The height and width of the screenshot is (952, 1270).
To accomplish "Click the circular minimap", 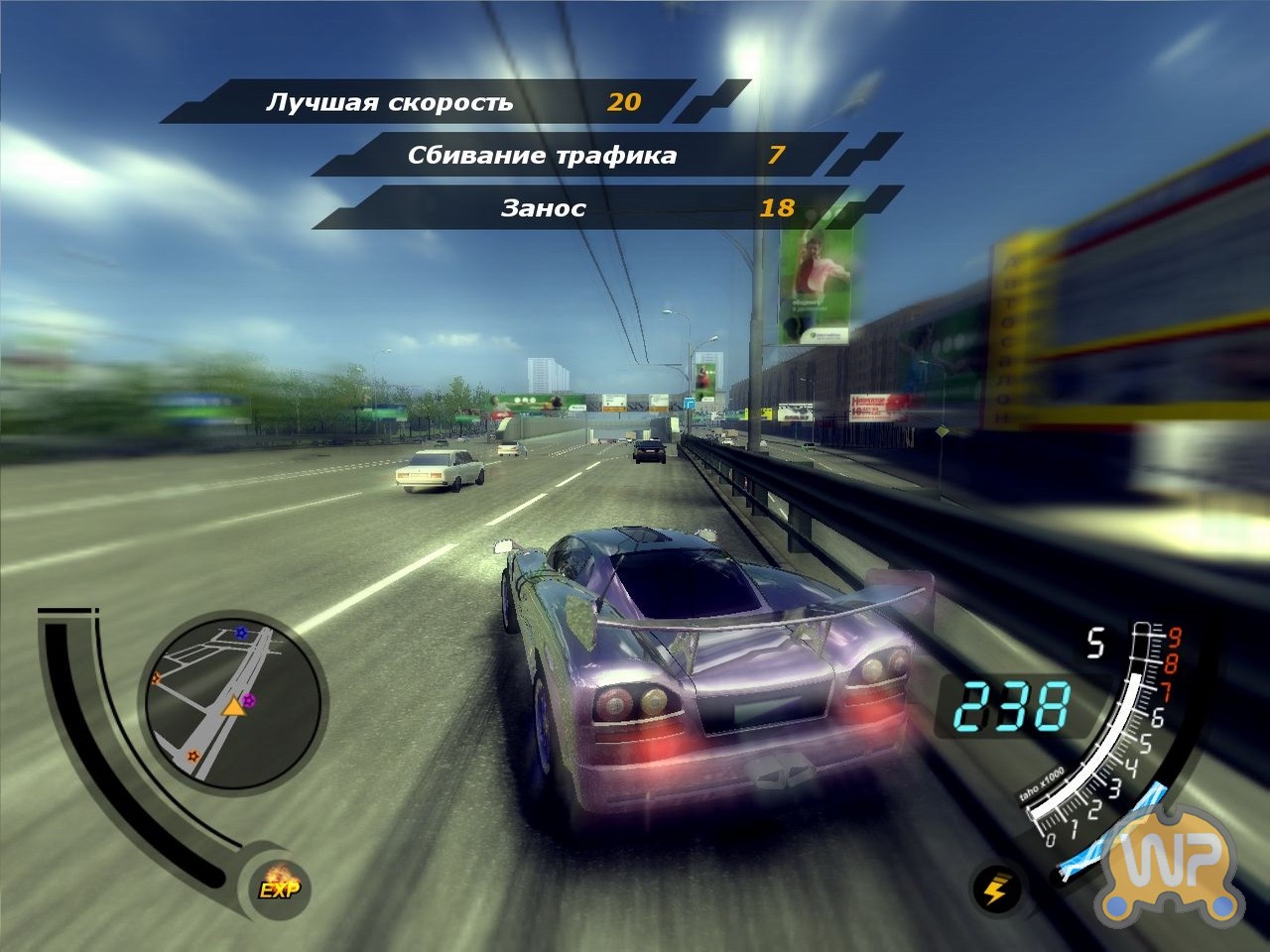I will [234, 700].
